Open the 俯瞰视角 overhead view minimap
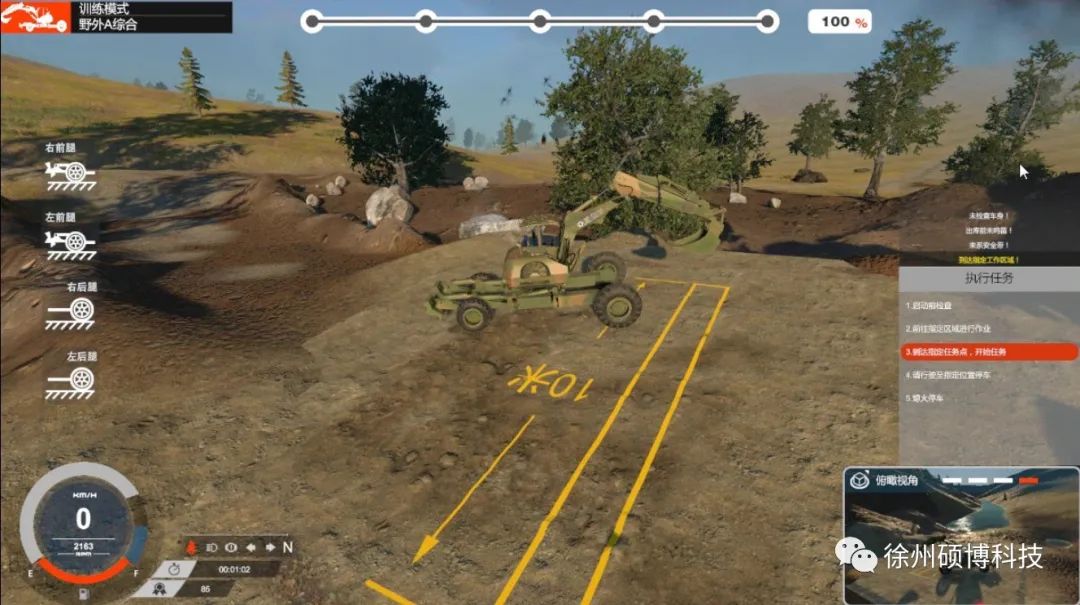The width and height of the screenshot is (1080, 605). (960, 540)
